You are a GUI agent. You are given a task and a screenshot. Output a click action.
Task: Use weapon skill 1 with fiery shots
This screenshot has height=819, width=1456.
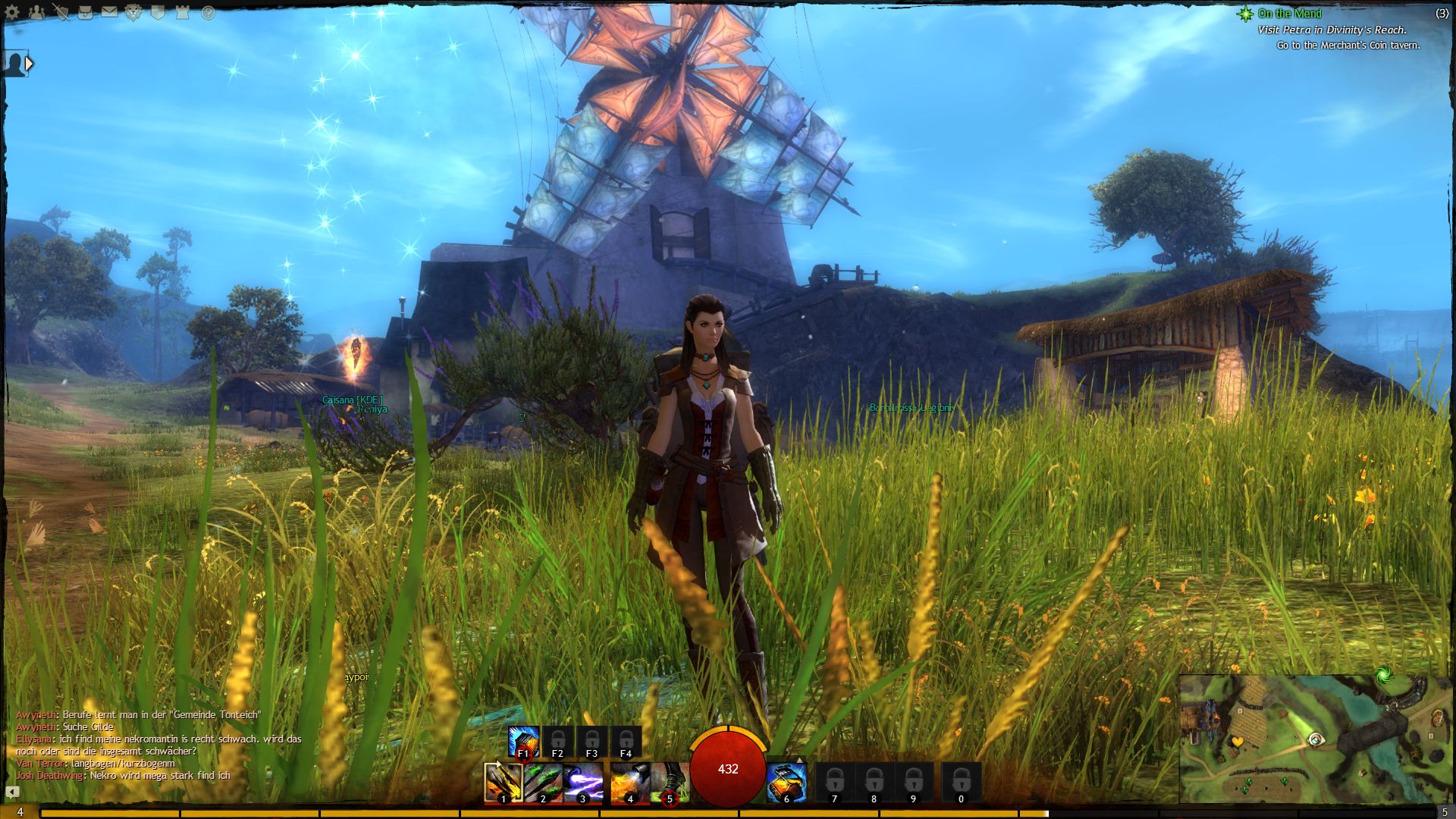pyautogui.click(x=503, y=782)
